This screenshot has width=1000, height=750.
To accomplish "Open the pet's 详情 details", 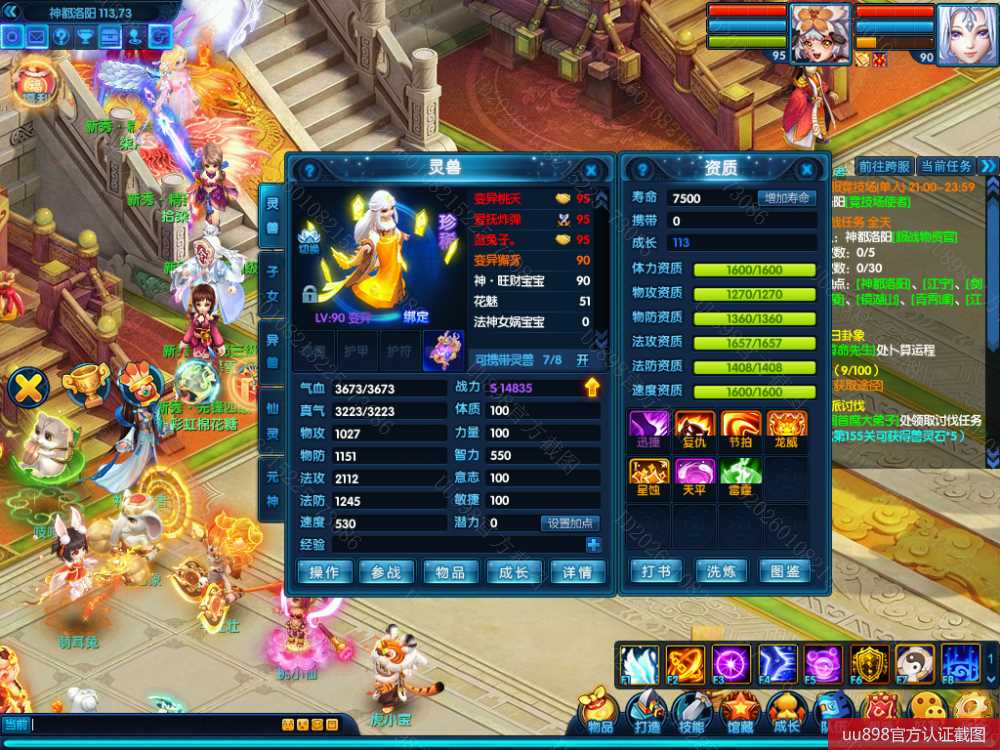I will [x=577, y=572].
